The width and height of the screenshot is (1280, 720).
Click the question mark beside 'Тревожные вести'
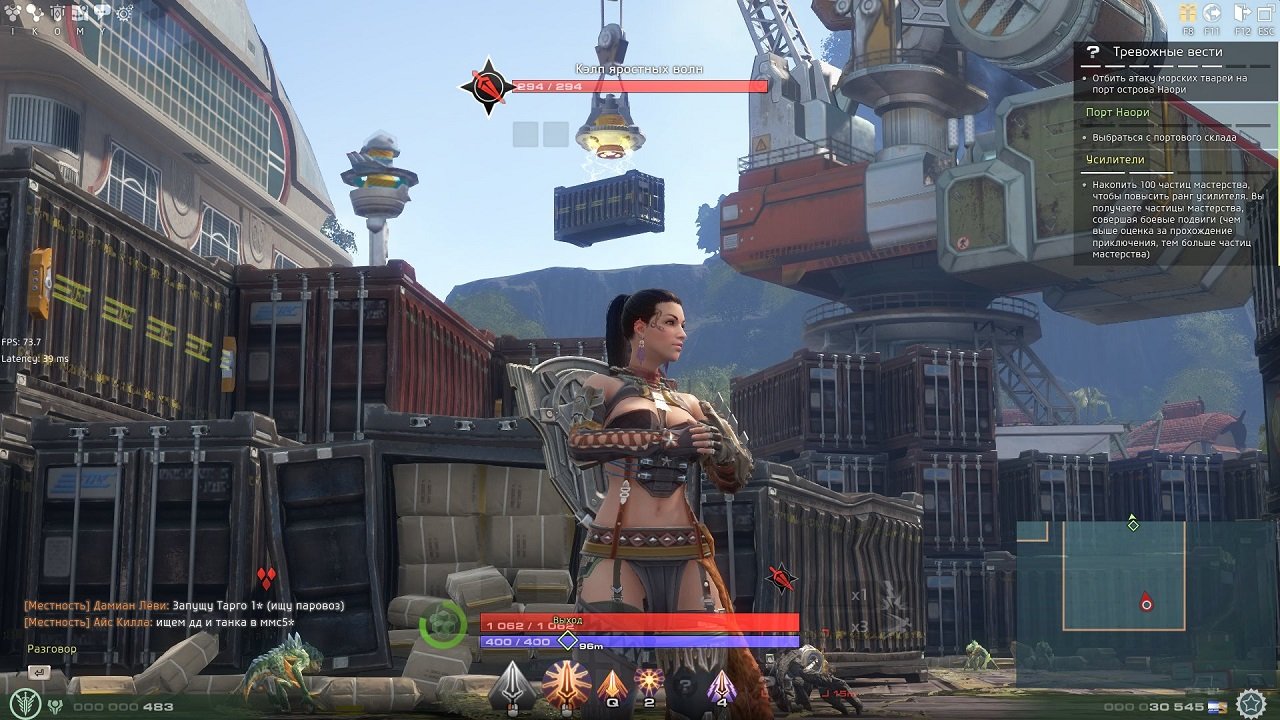[1092, 51]
